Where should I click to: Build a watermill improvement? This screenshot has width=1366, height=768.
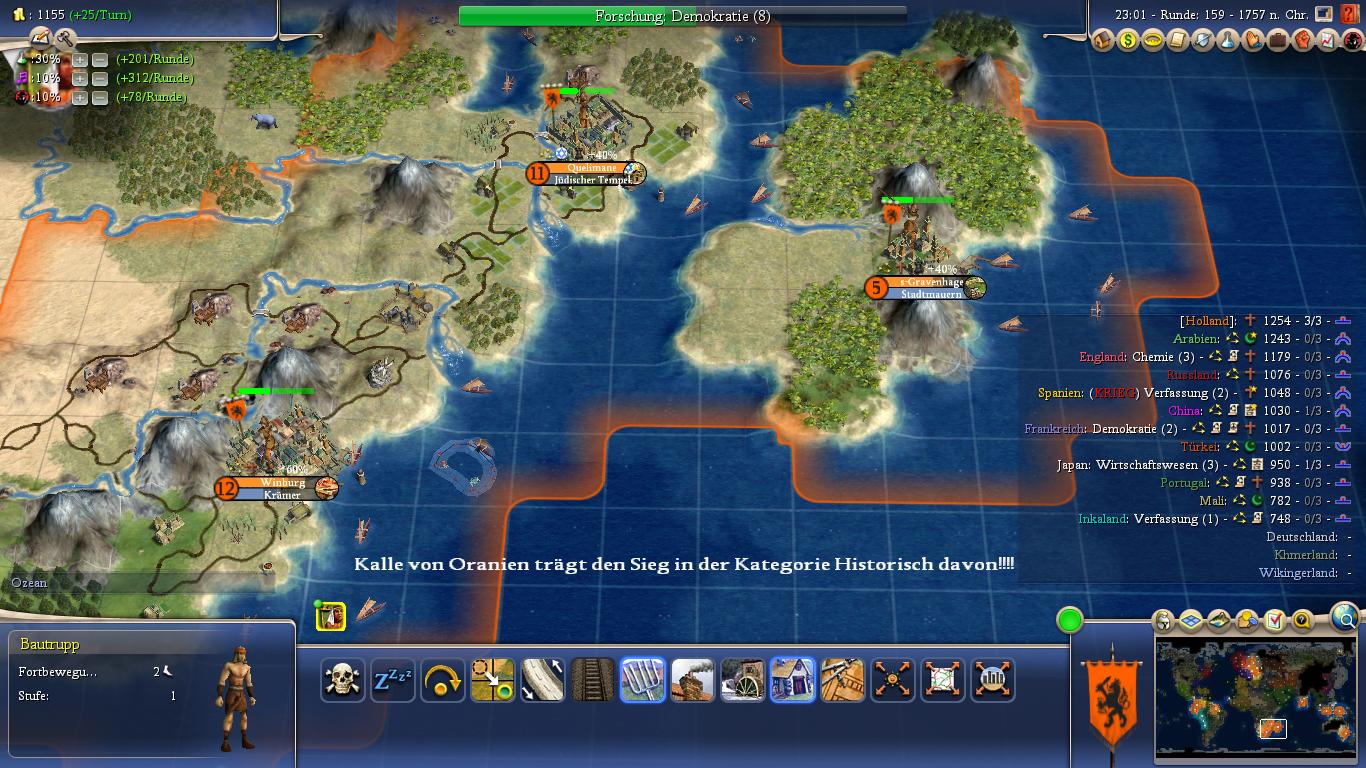[x=743, y=681]
